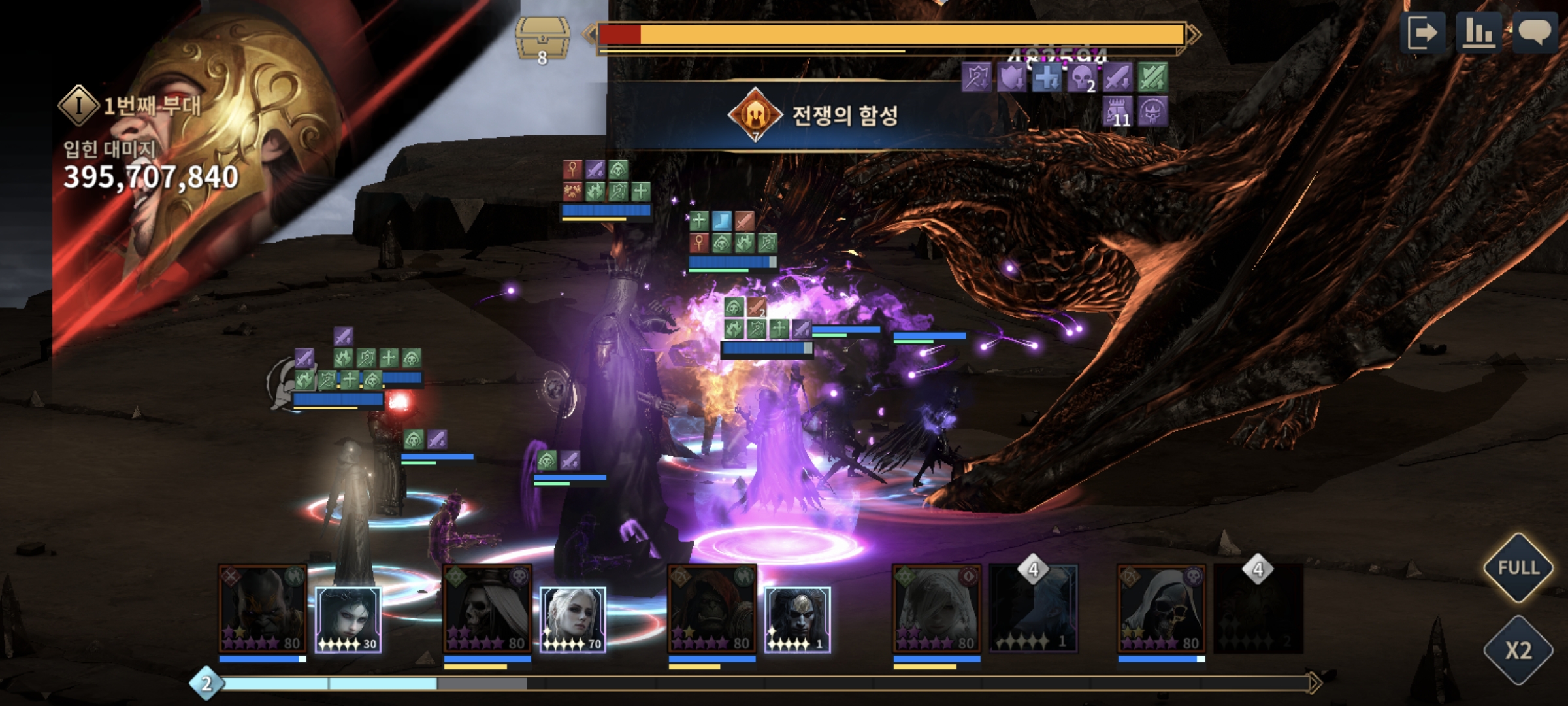Toggle the X2 battle speed

point(1518,650)
